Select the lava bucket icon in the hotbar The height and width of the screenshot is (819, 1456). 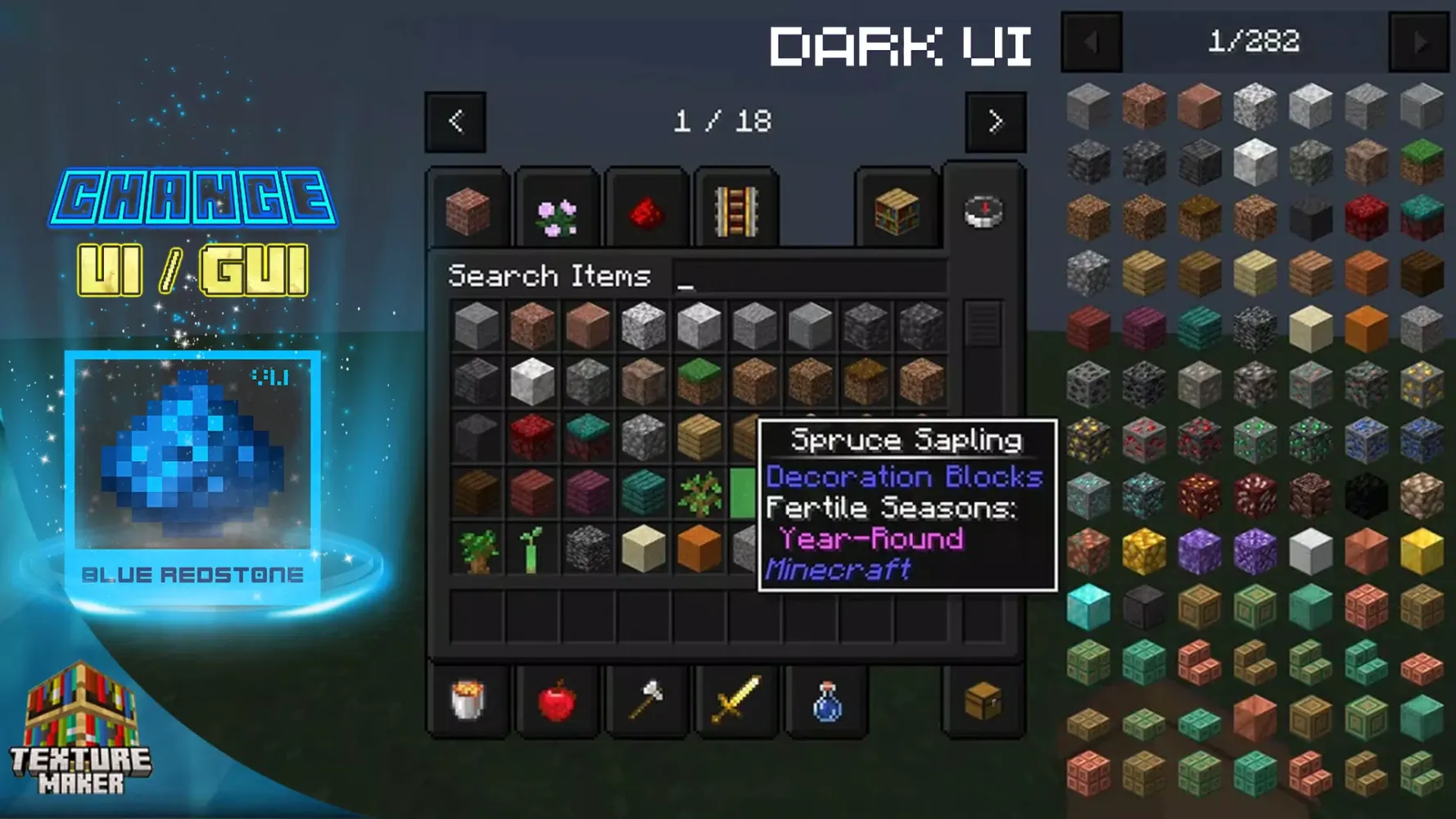click(467, 700)
